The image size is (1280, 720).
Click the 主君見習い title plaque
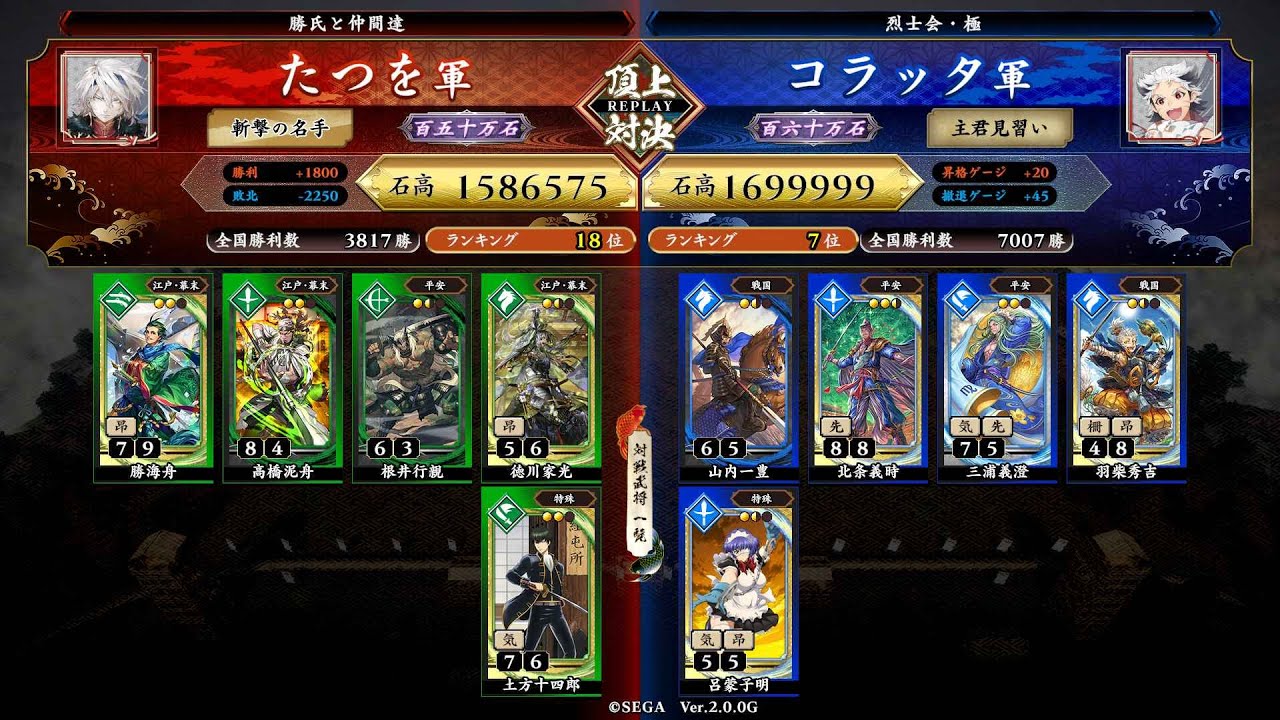pos(1000,128)
